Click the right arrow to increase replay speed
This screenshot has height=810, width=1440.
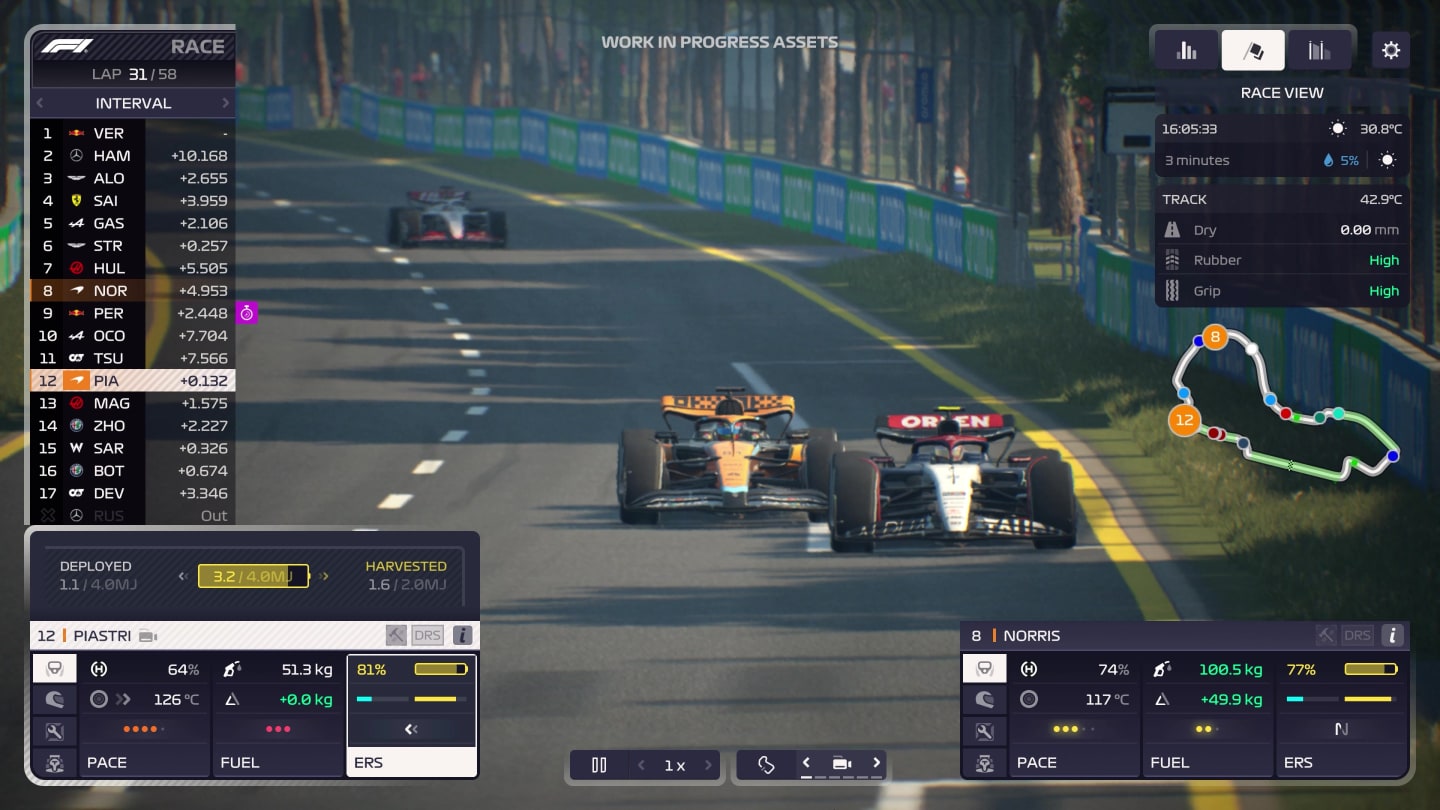pyautogui.click(x=708, y=764)
